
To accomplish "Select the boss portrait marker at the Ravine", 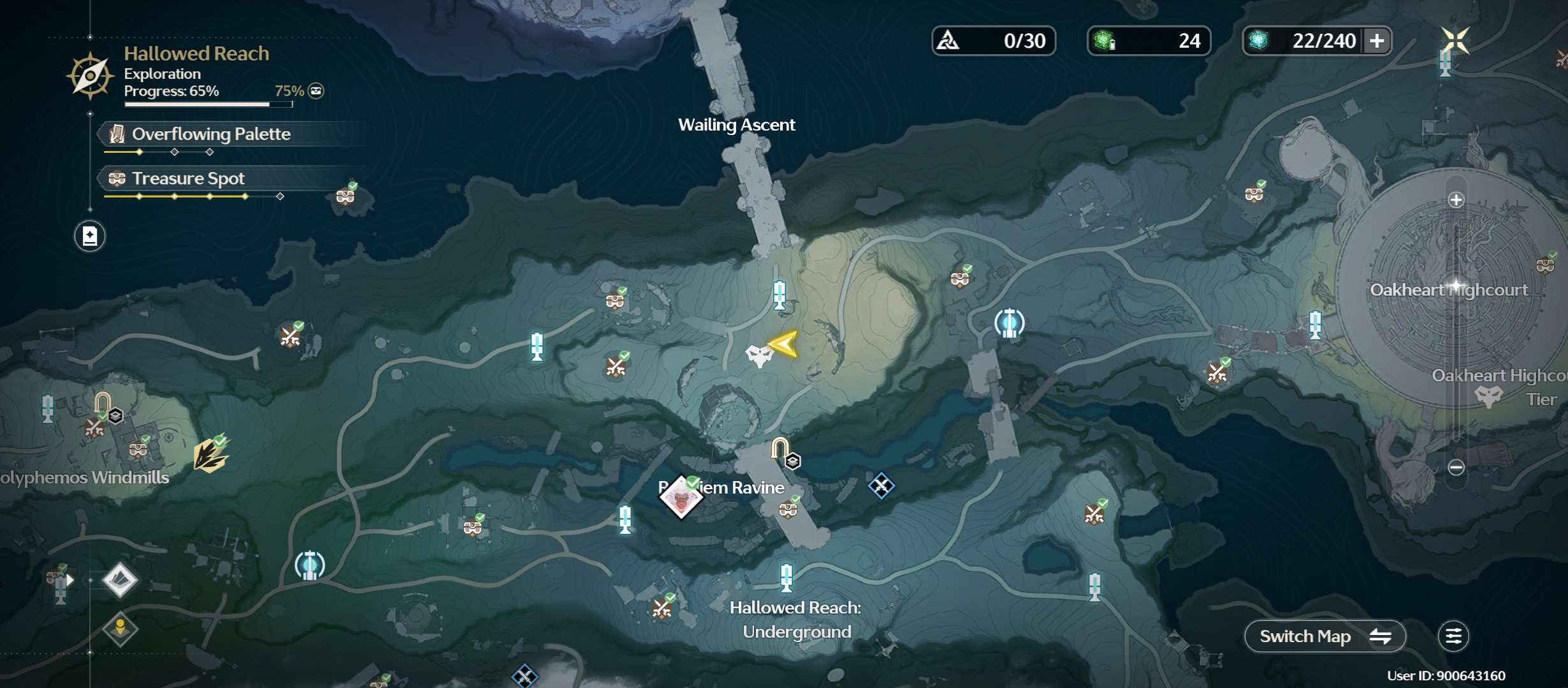I will (681, 498).
